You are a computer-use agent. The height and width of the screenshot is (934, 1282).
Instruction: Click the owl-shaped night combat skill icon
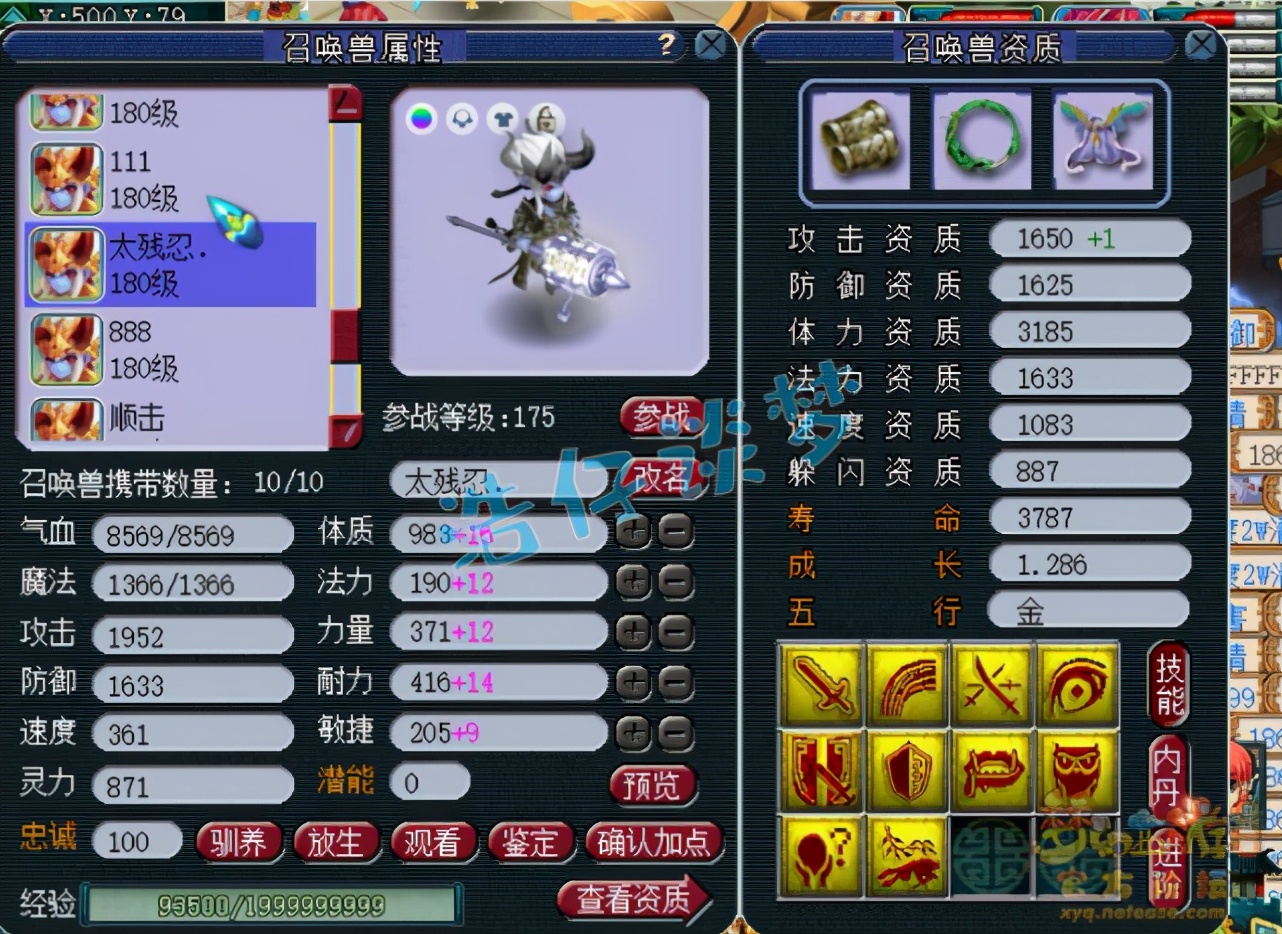pyautogui.click(x=1078, y=770)
